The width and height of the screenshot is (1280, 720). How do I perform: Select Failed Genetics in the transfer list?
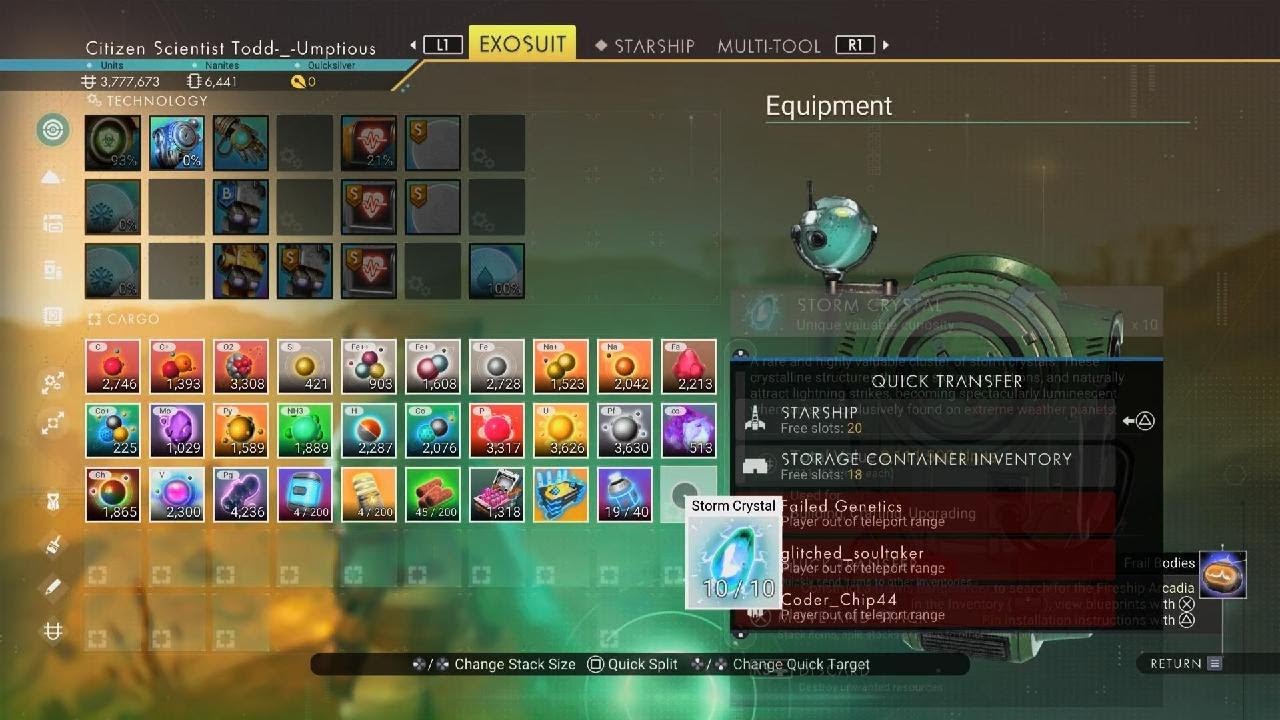pyautogui.click(x=925, y=513)
